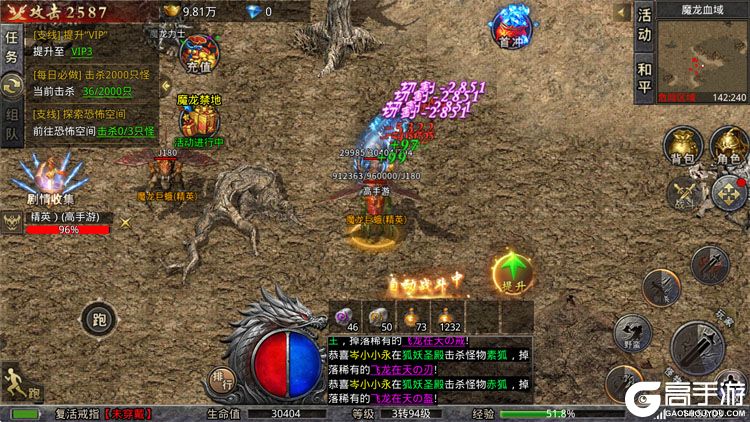750x422 pixels.
Task: Open the 任务 quest tab
Action: 11,47
